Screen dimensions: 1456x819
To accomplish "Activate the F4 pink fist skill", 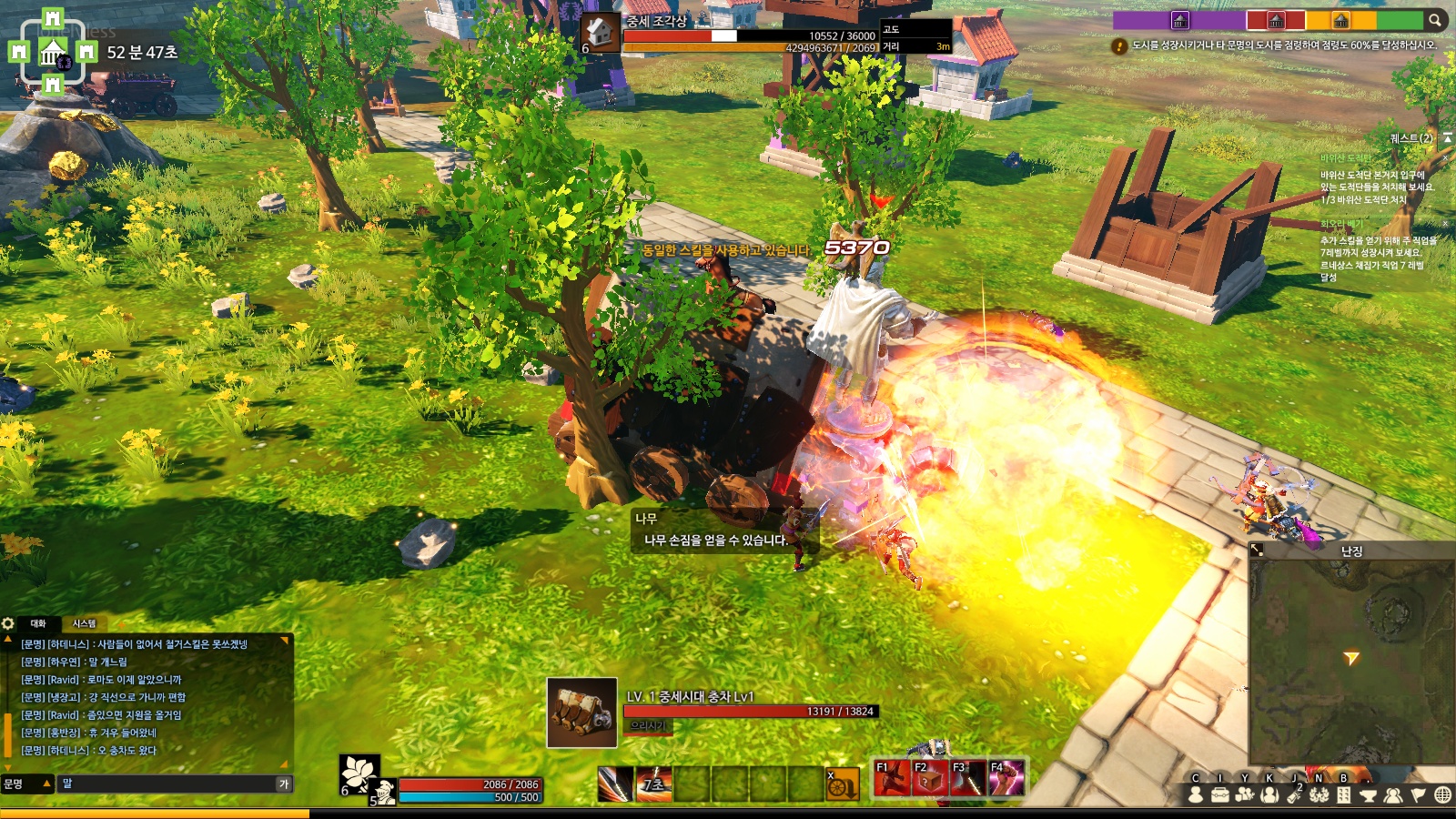I will (x=1006, y=779).
